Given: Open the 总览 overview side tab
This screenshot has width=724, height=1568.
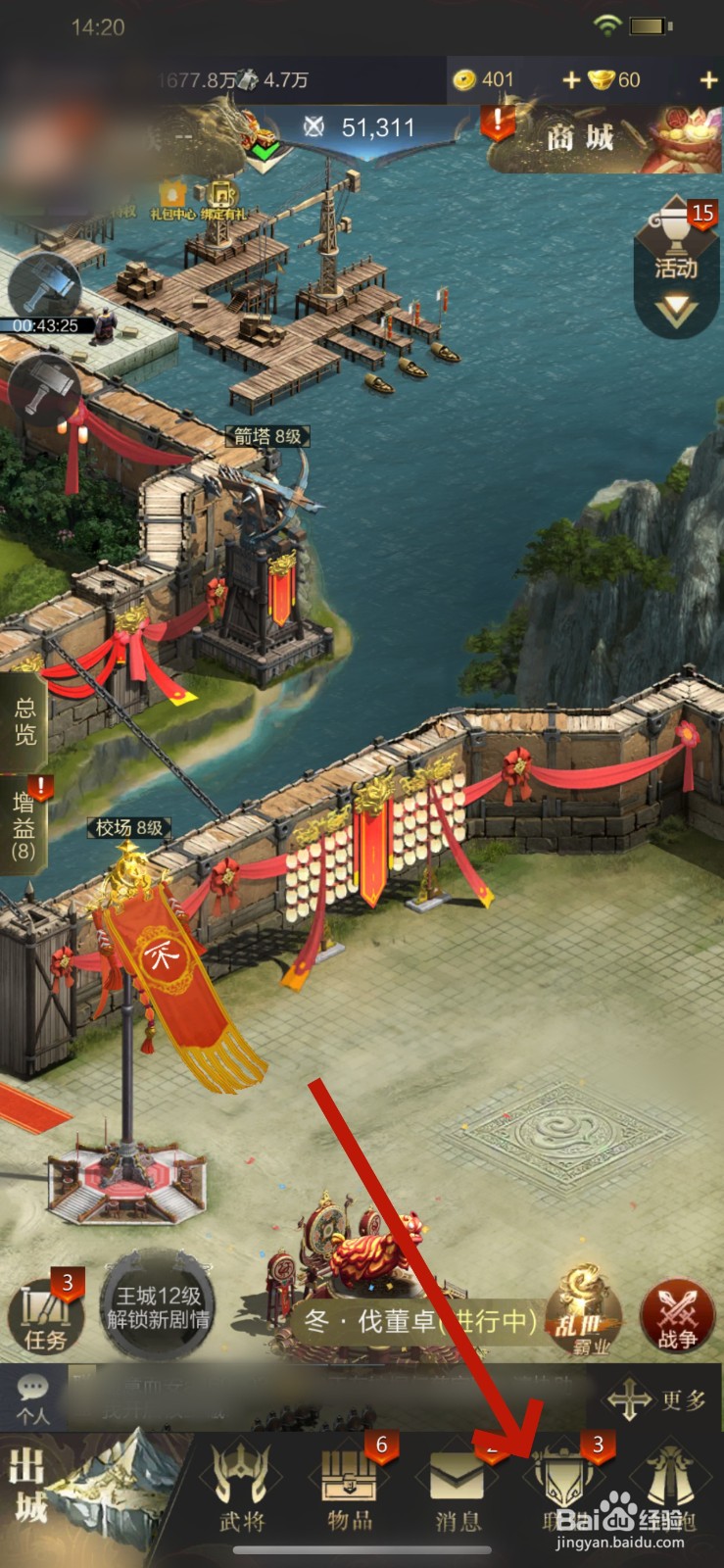Looking at the screenshot, I should pos(24,722).
